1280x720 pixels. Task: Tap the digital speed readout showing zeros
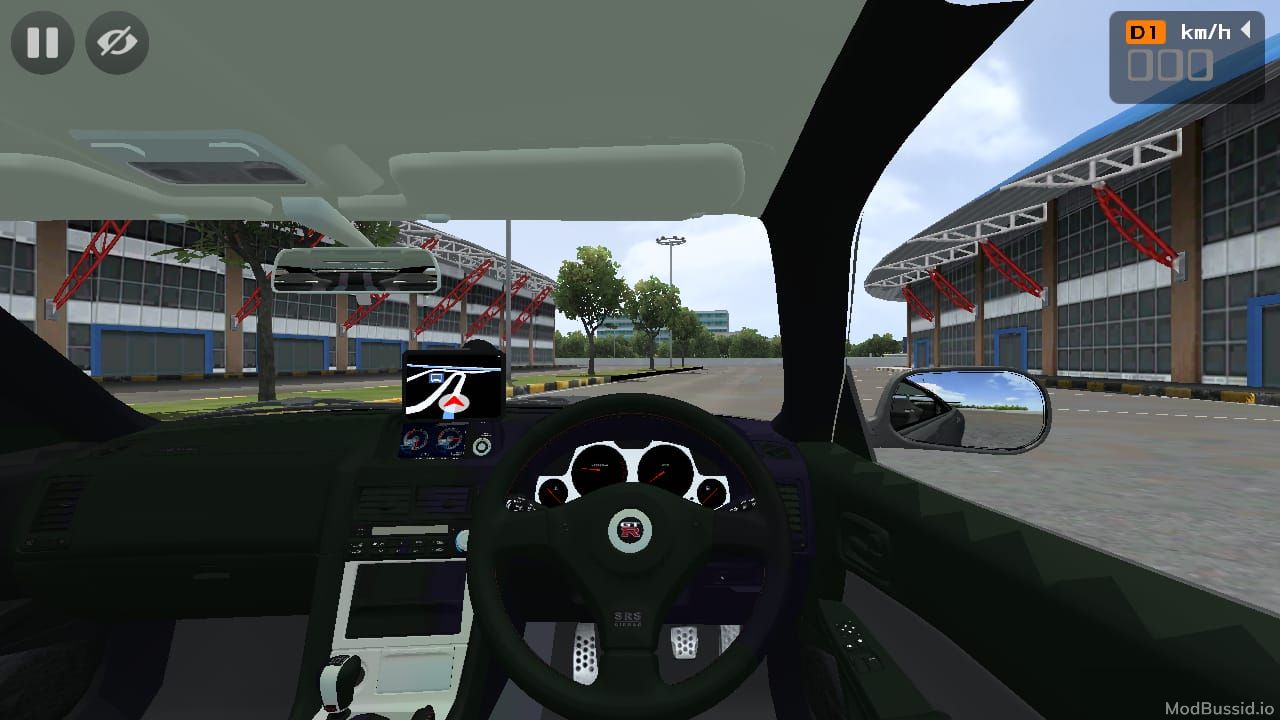[1172, 67]
